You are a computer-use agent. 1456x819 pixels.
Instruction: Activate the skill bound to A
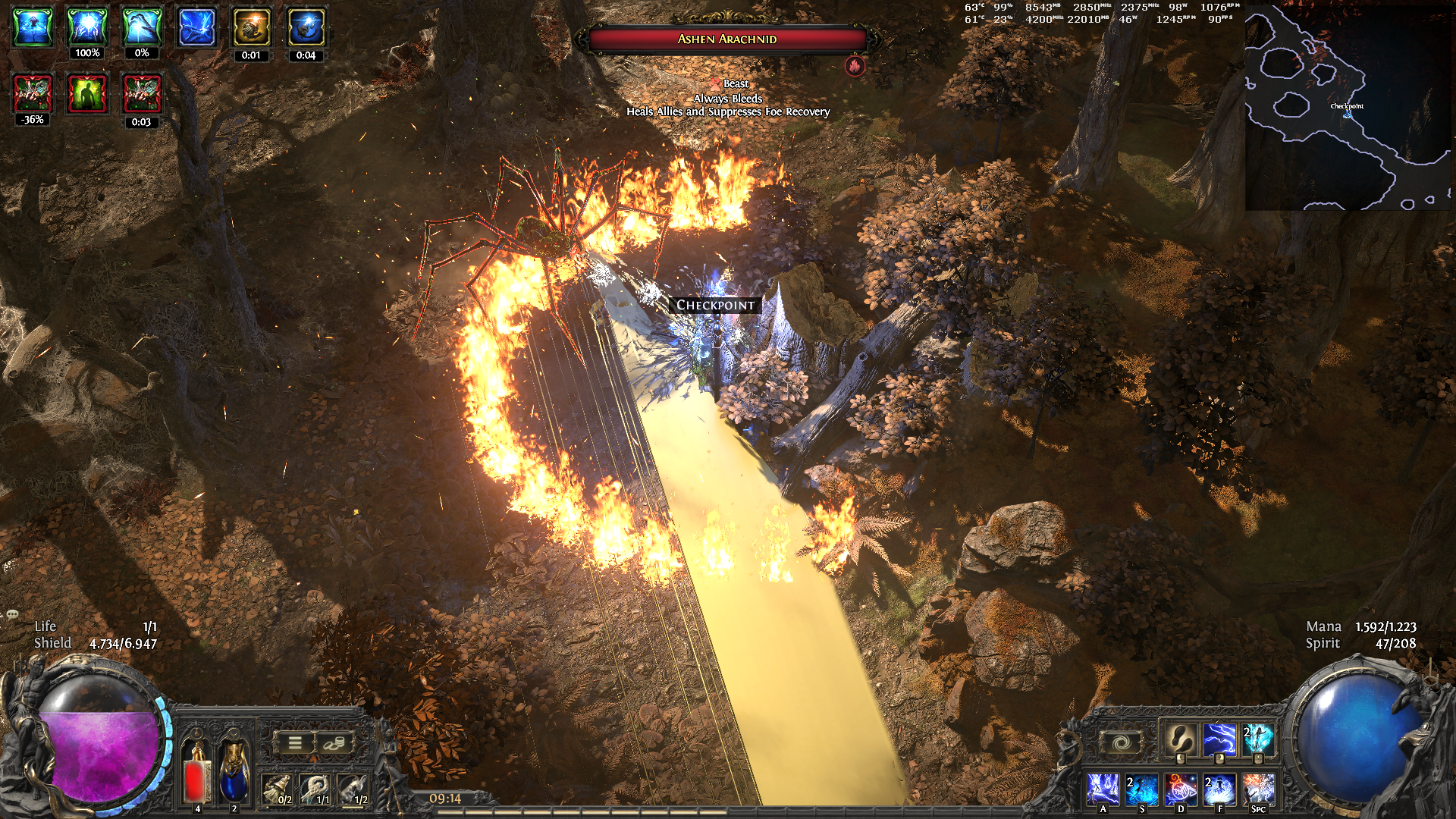(1103, 789)
